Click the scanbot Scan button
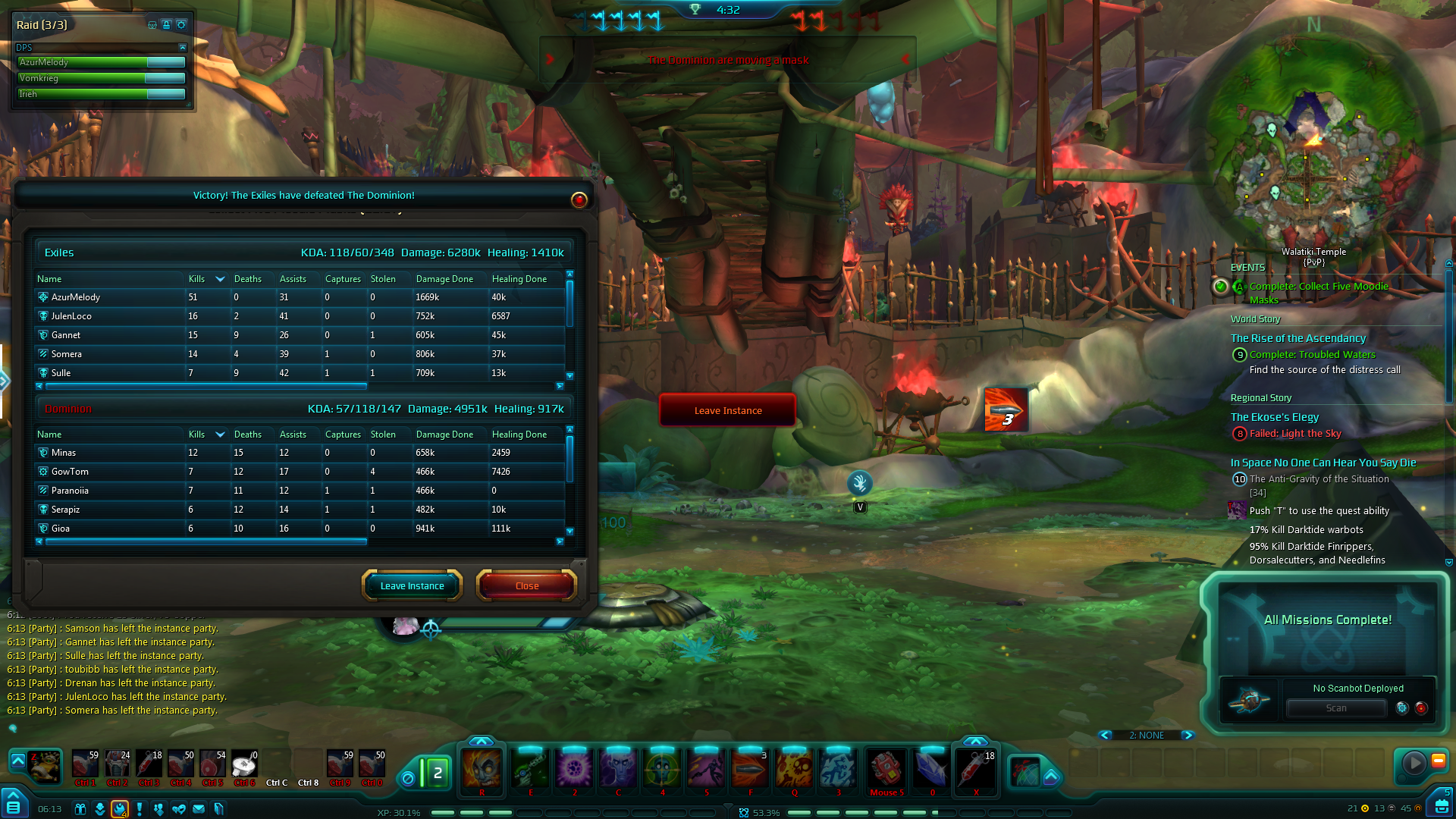 coord(1335,708)
